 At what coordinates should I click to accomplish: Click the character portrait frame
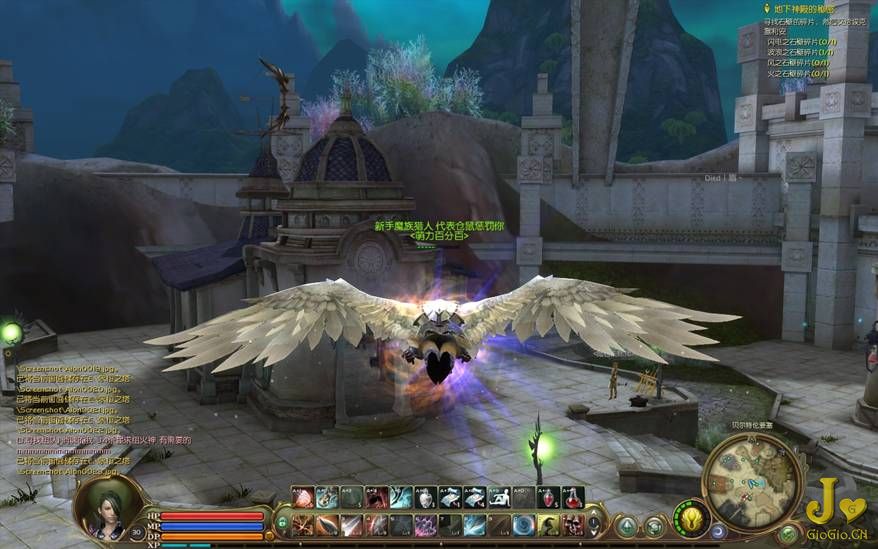[109, 506]
